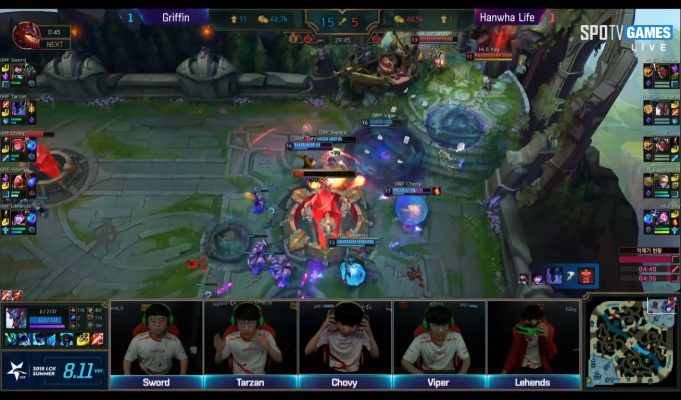Open the Sword player camera

tap(156, 339)
